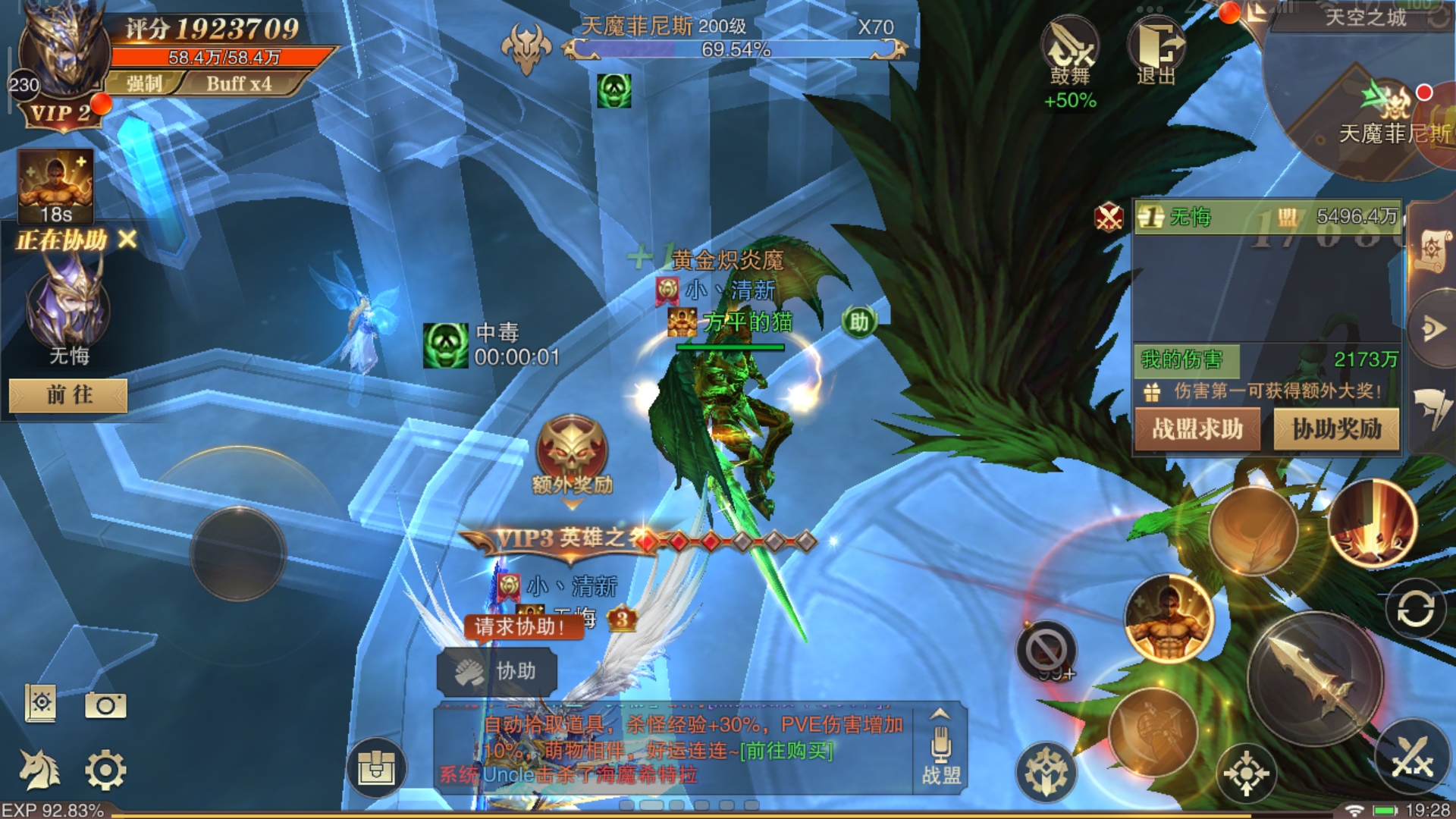Image resolution: width=1456 pixels, height=819 pixels.
Task: Cancel the 正在协助 assisting status
Action: (128, 240)
